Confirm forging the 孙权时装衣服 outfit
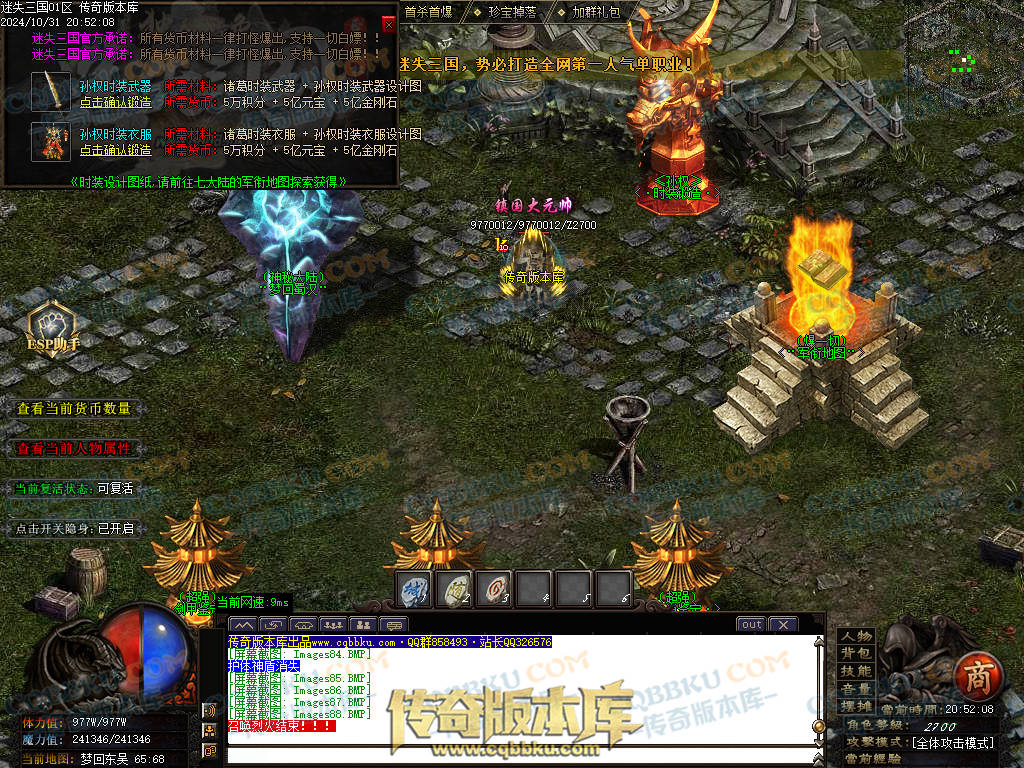This screenshot has height=768, width=1024. (x=116, y=150)
